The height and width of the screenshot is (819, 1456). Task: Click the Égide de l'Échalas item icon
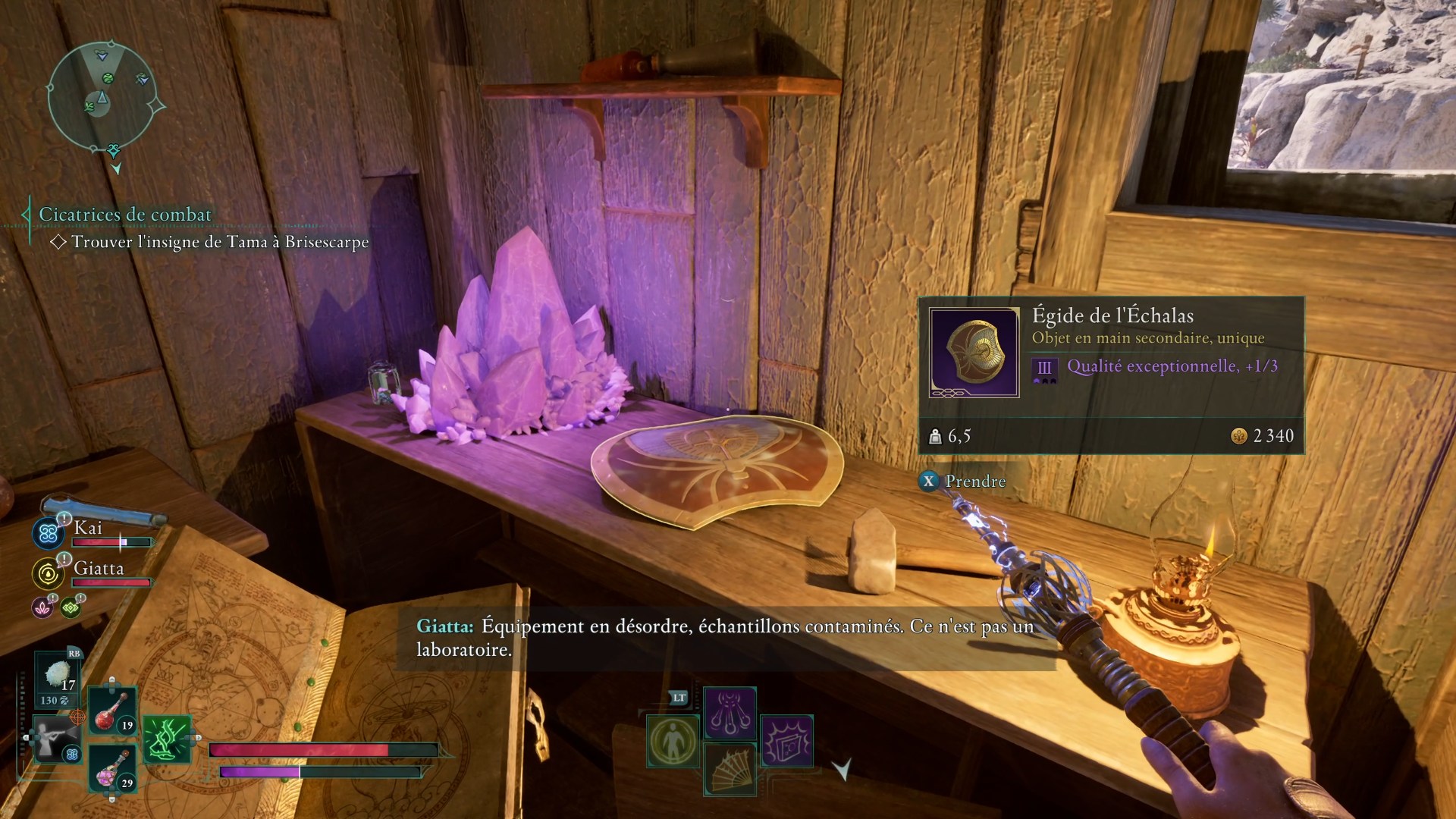click(974, 352)
